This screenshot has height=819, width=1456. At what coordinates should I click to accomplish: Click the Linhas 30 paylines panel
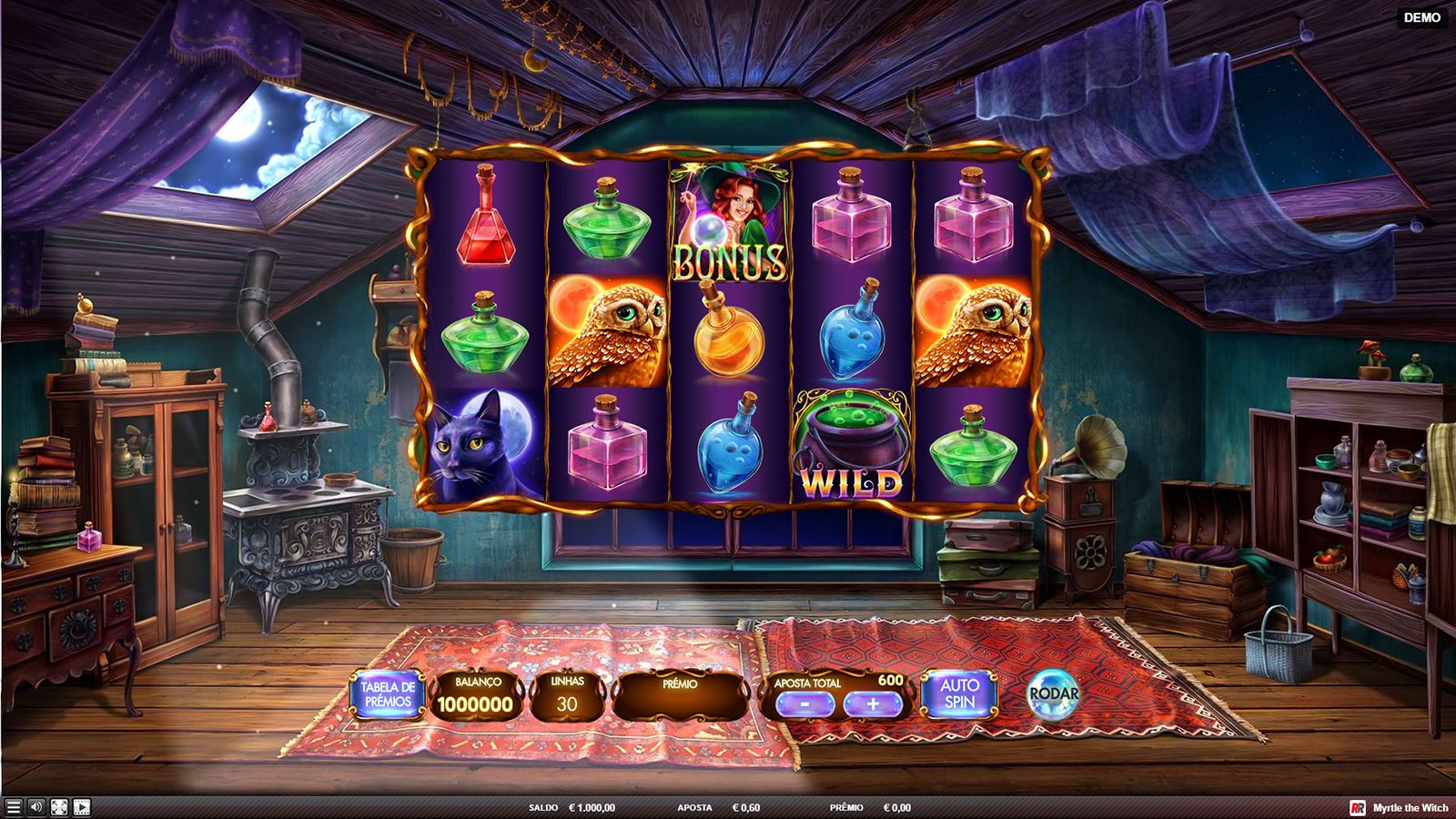click(567, 696)
